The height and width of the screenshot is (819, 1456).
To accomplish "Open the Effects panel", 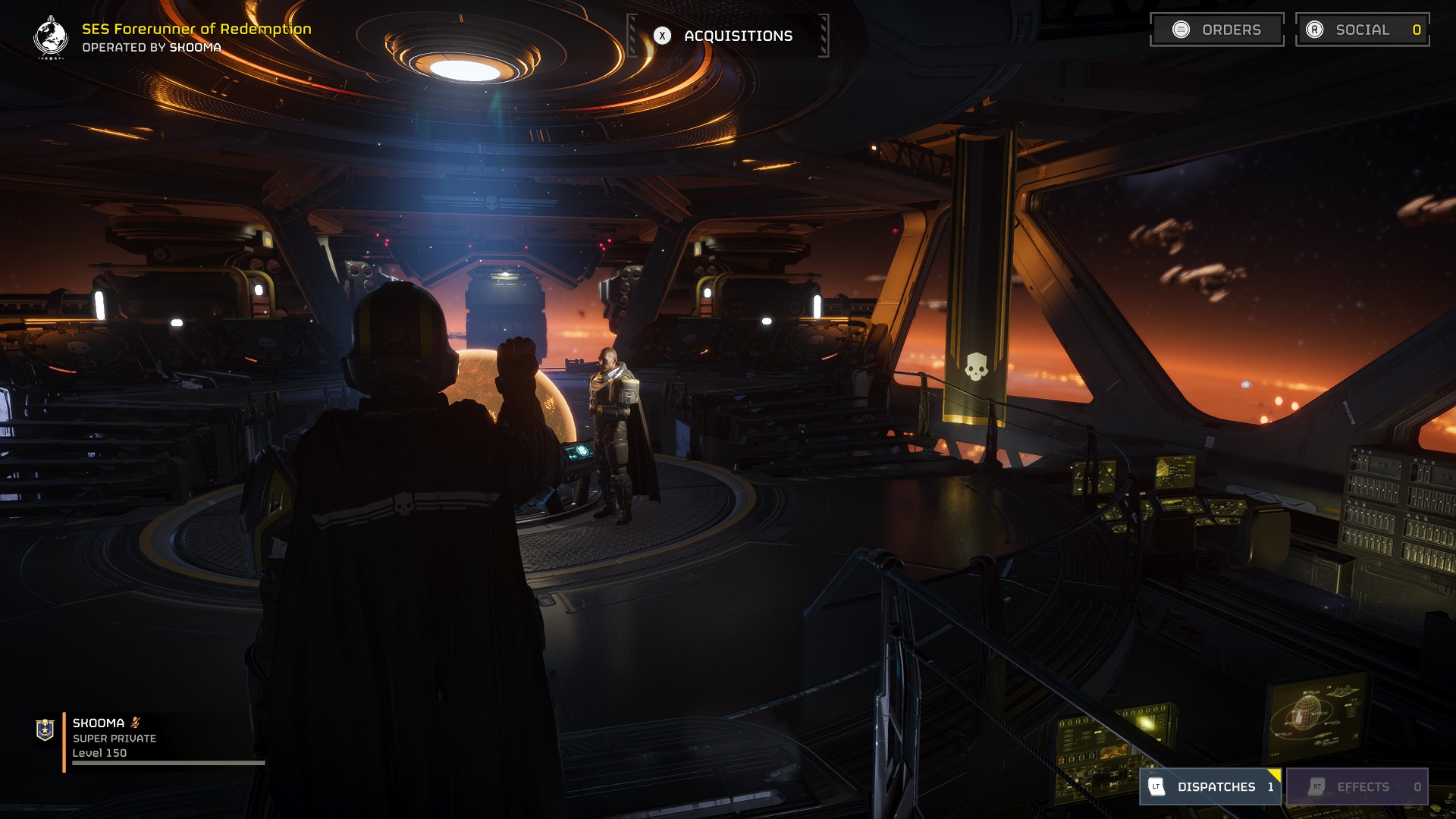I will tap(1357, 786).
